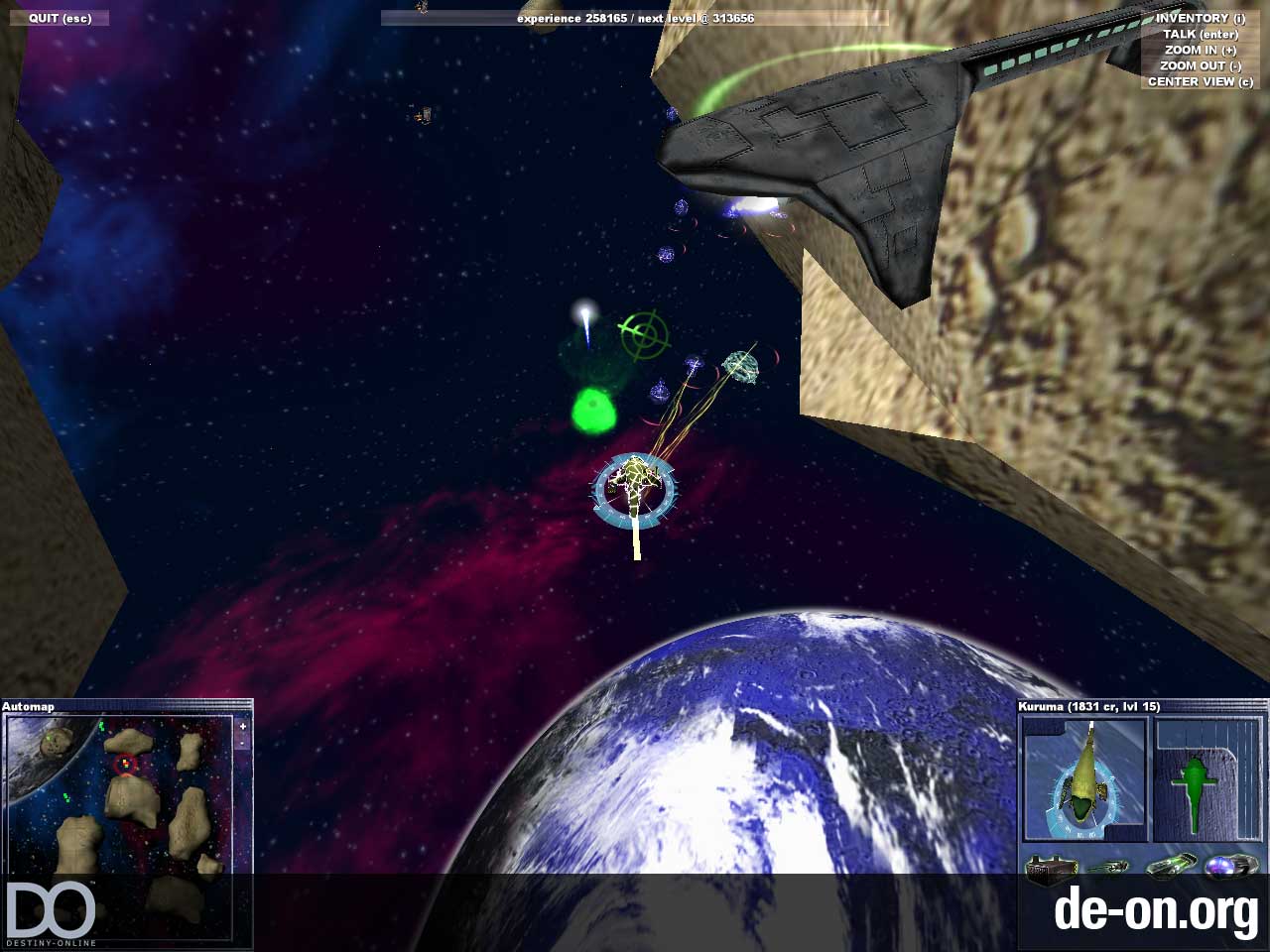Open the INVENTORY menu
1270x952 pixels.
1200,18
